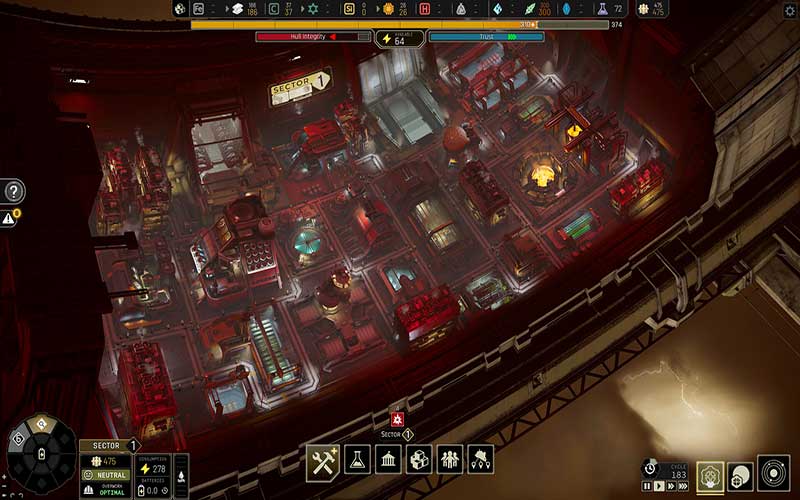The height and width of the screenshot is (500, 800).
Task: Open the stacked cubes resources menu
Action: click(x=420, y=459)
